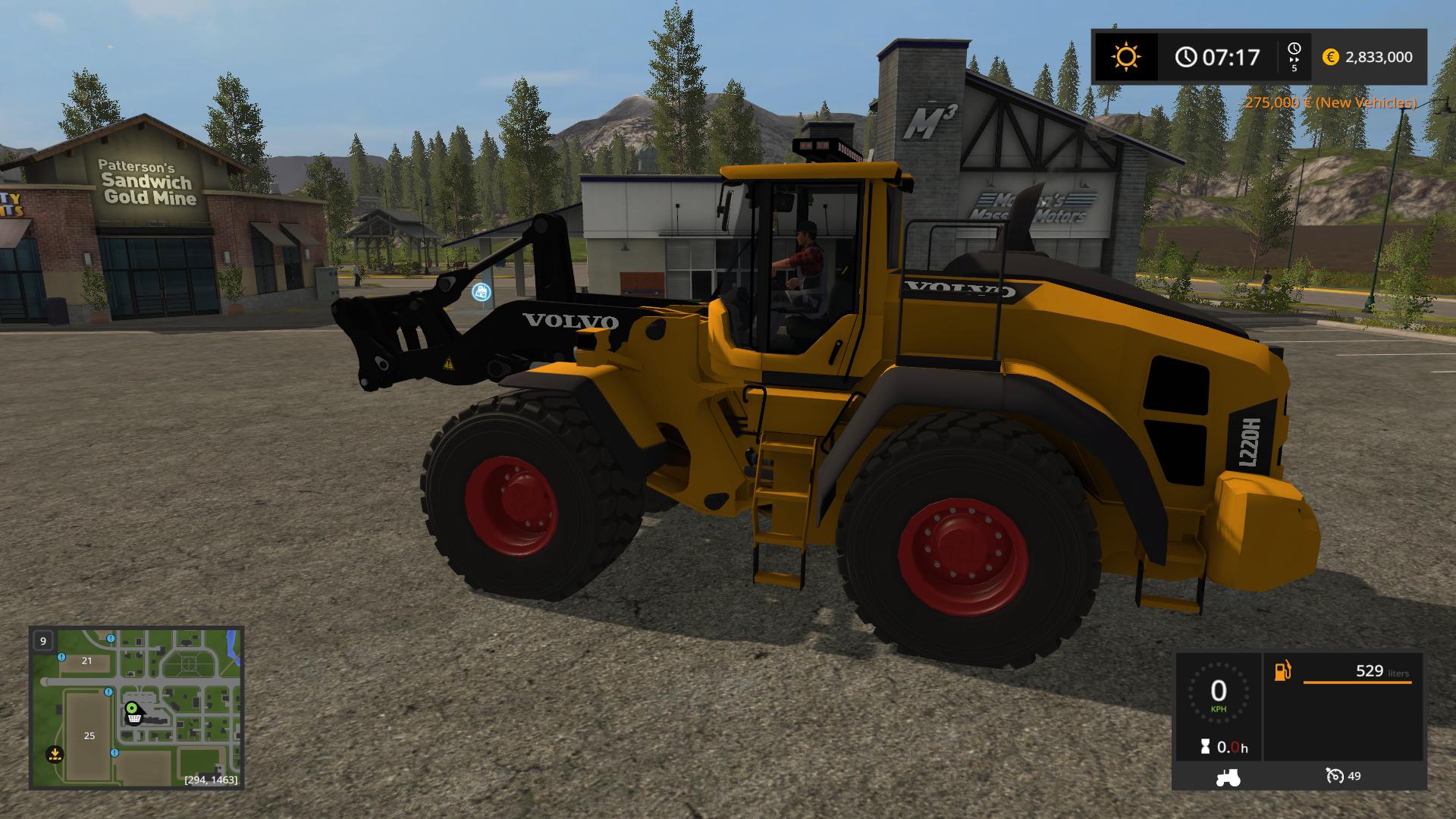Click the yellow unload marker on minimap

(x=54, y=754)
